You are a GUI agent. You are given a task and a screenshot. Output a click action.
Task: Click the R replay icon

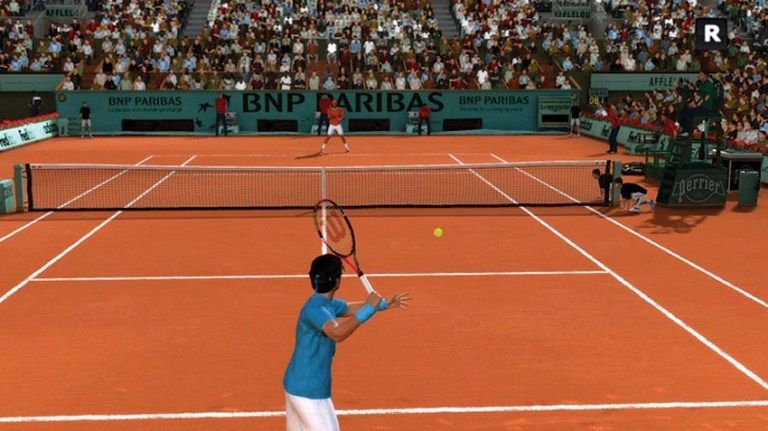coord(711,33)
